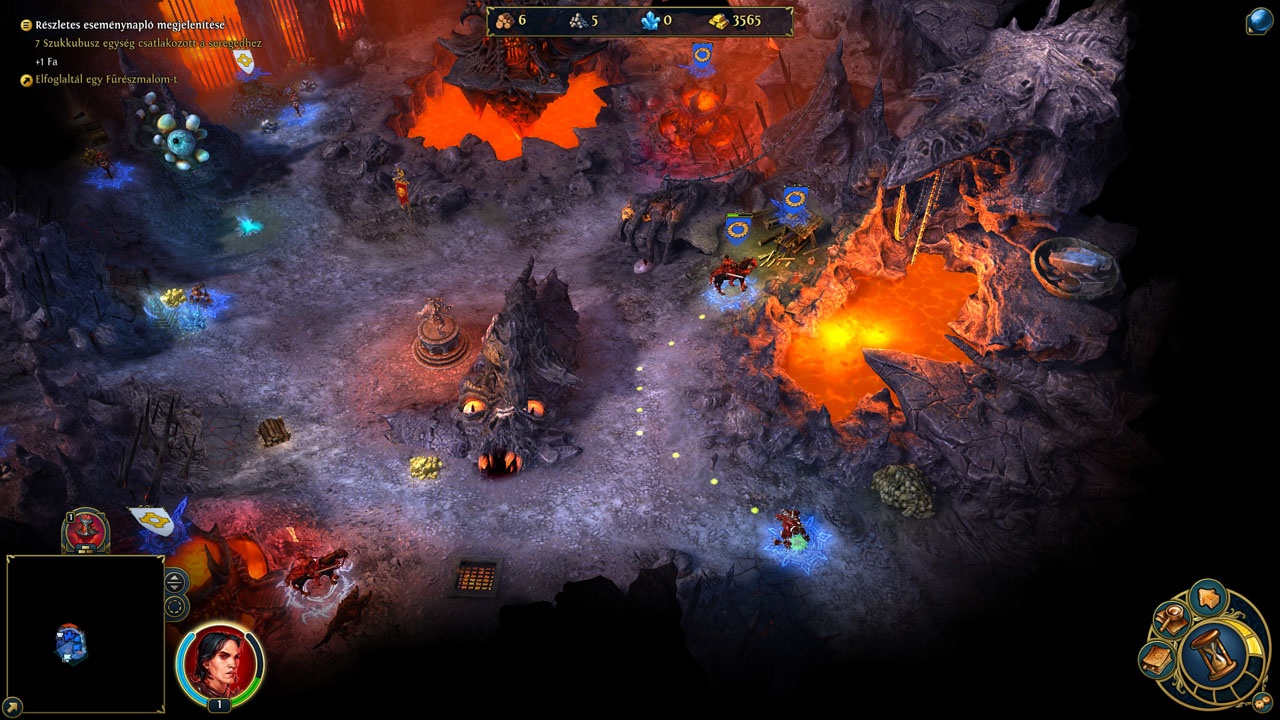Select the town portrait above the minimap
Screen dimensions: 1280x720
tap(86, 530)
